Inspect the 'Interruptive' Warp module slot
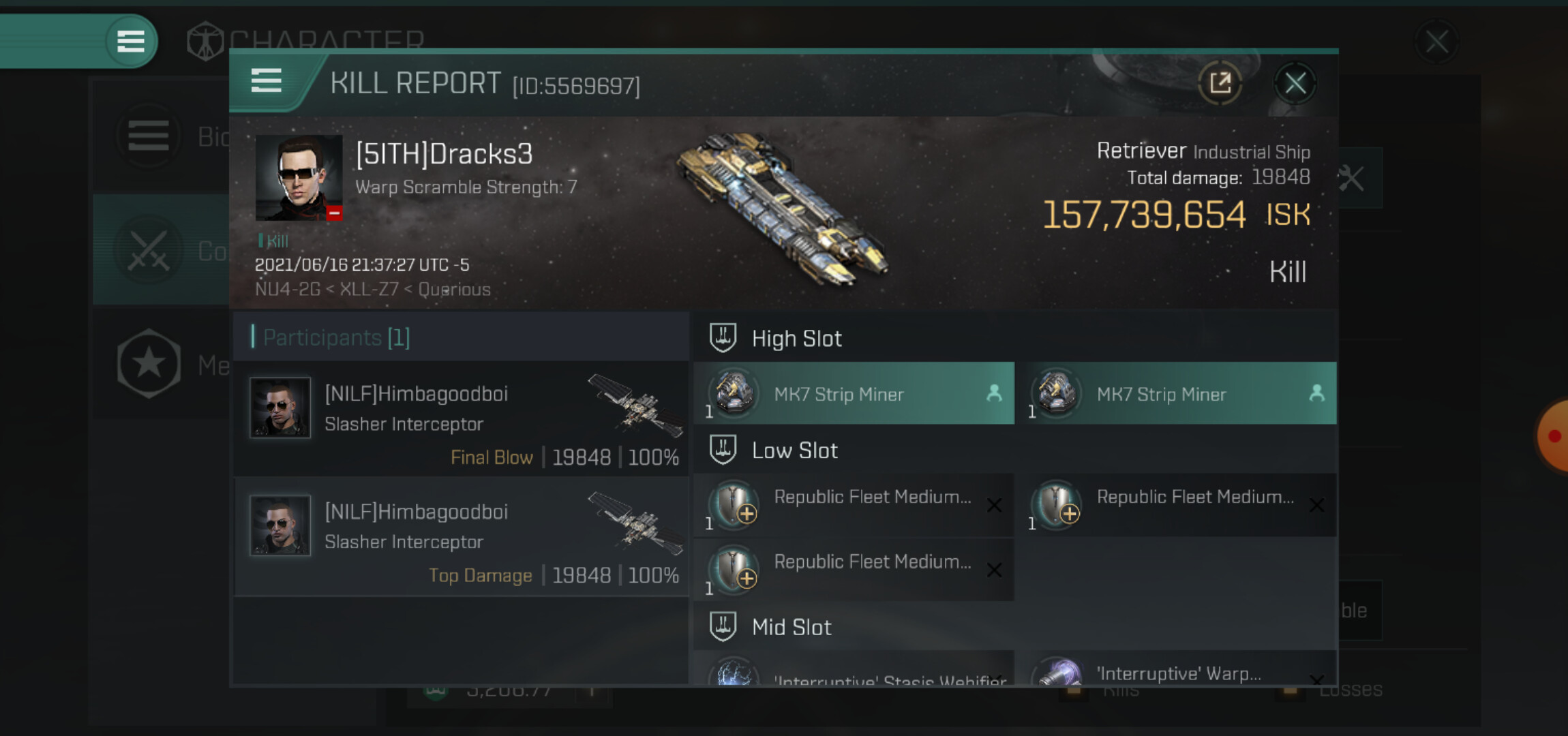Screen dimensions: 1568x736 pyautogui.click(x=1181, y=671)
